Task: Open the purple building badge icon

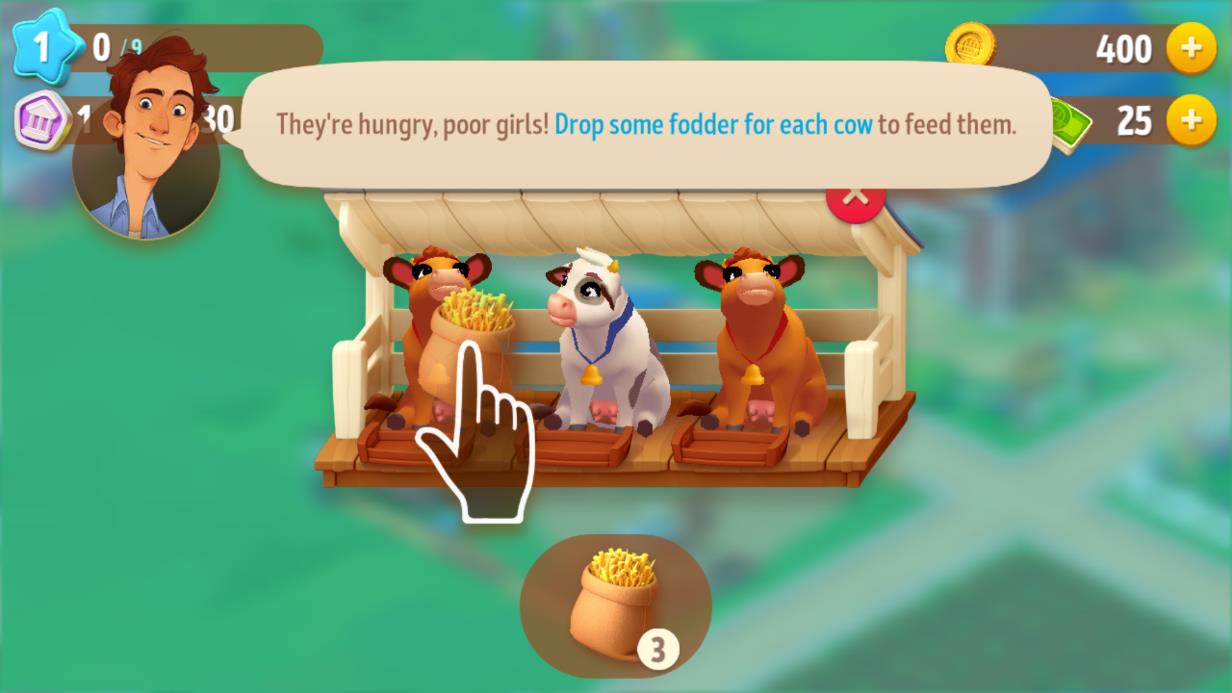Action: (42, 121)
